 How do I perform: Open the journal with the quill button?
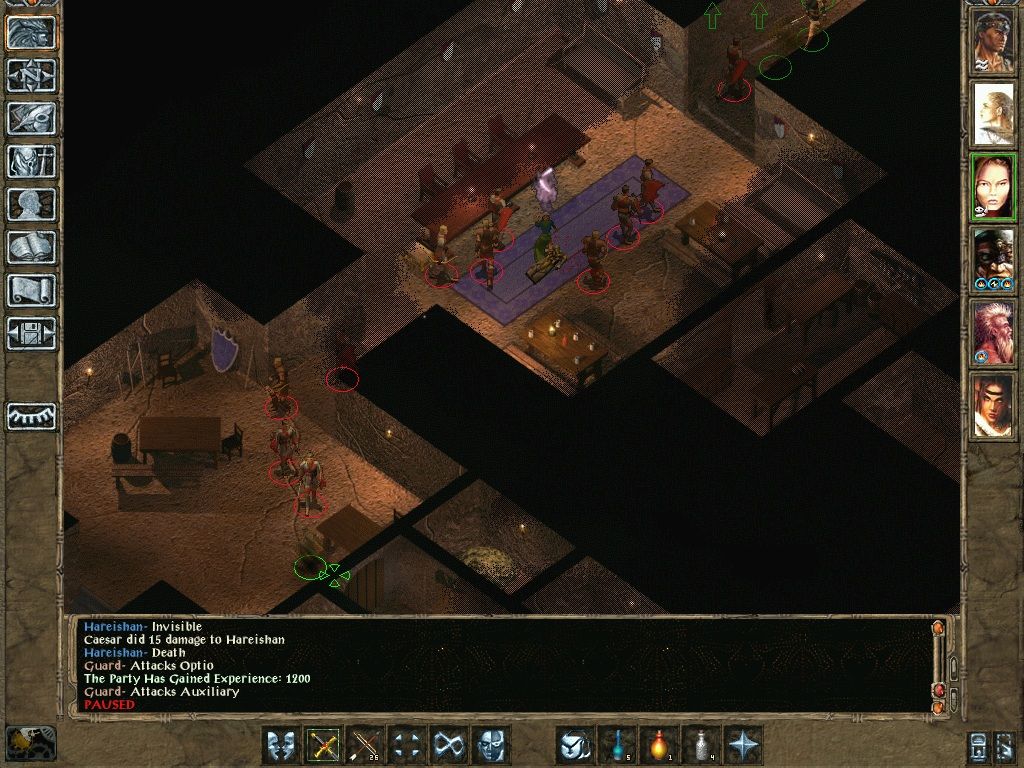click(31, 118)
